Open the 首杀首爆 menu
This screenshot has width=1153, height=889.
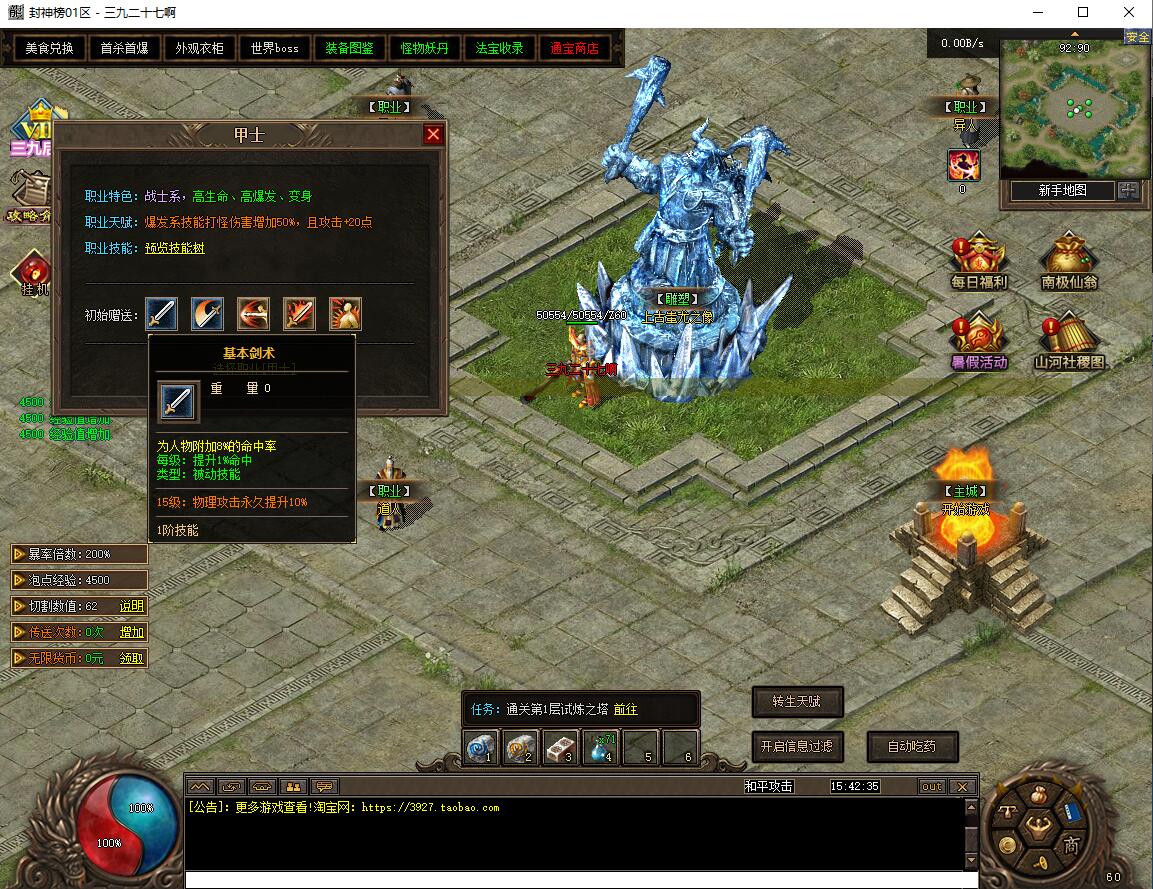pyautogui.click(x=124, y=48)
